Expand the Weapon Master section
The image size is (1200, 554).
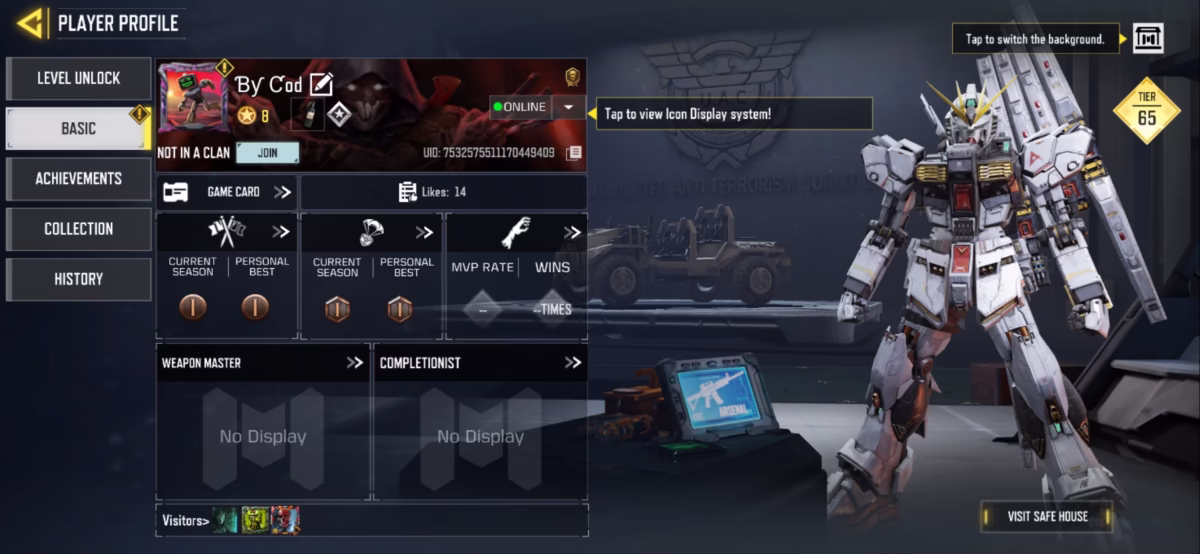point(355,363)
